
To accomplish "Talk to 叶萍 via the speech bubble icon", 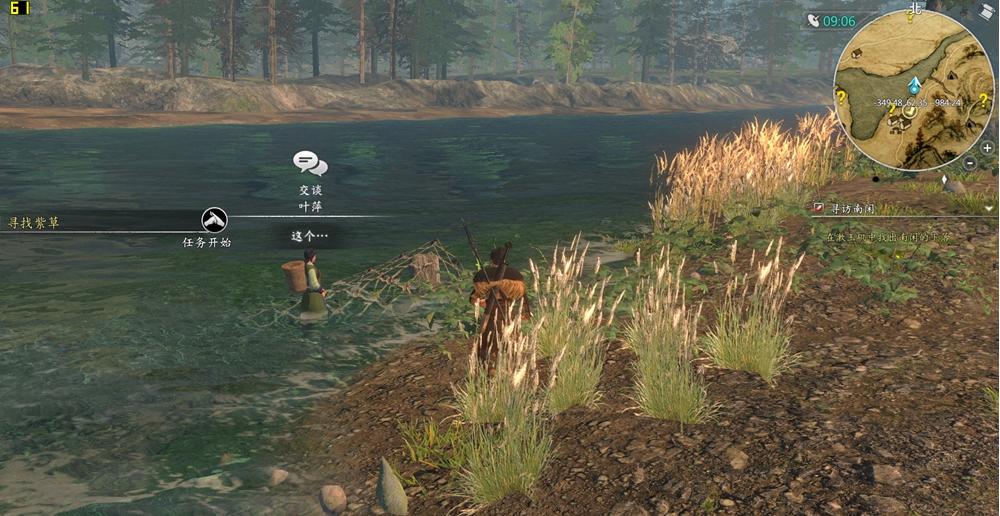I will pyautogui.click(x=310, y=163).
